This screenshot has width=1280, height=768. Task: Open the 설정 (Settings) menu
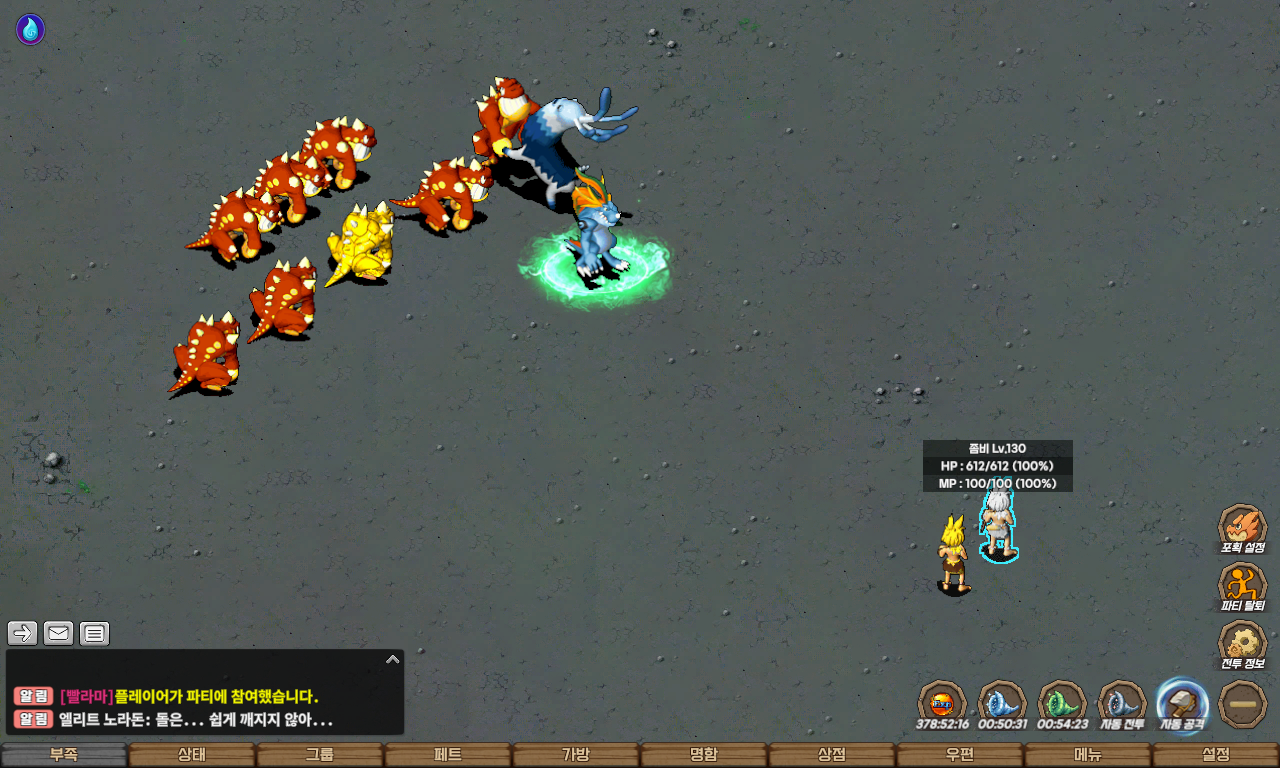click(1216, 755)
